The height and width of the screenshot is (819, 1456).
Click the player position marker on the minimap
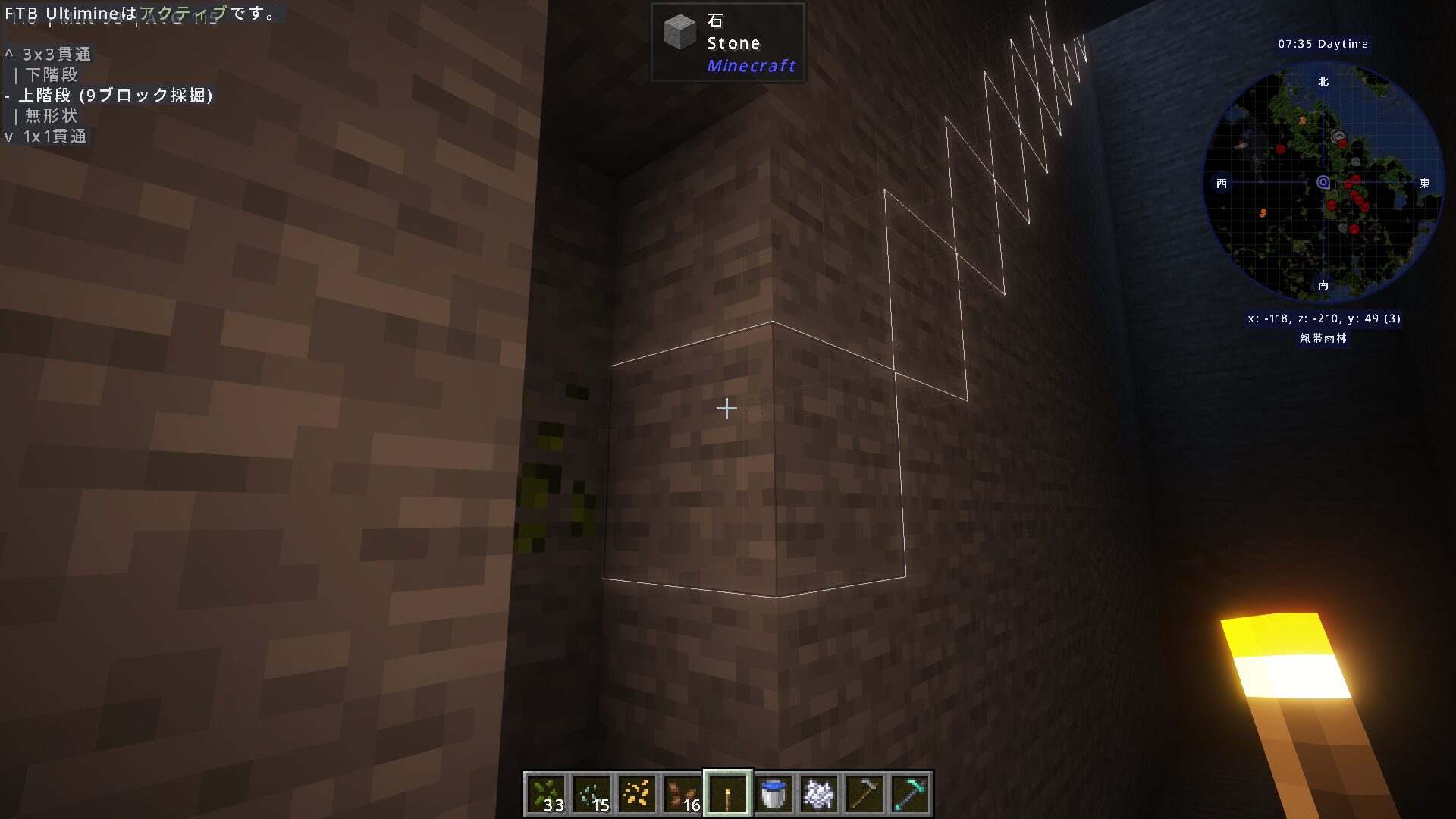(x=1323, y=184)
